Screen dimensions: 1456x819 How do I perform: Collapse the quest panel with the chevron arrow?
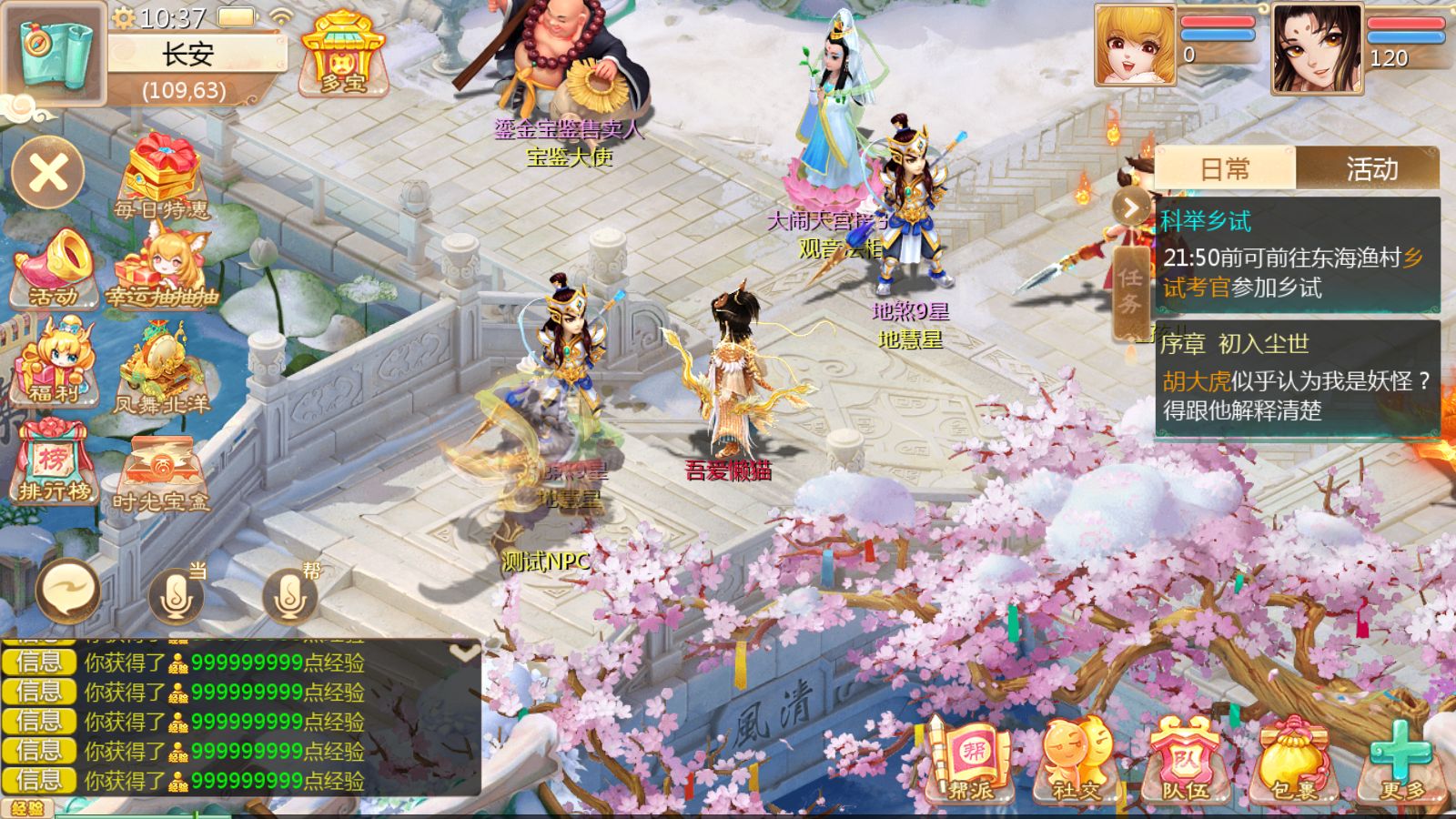pyautogui.click(x=1131, y=207)
